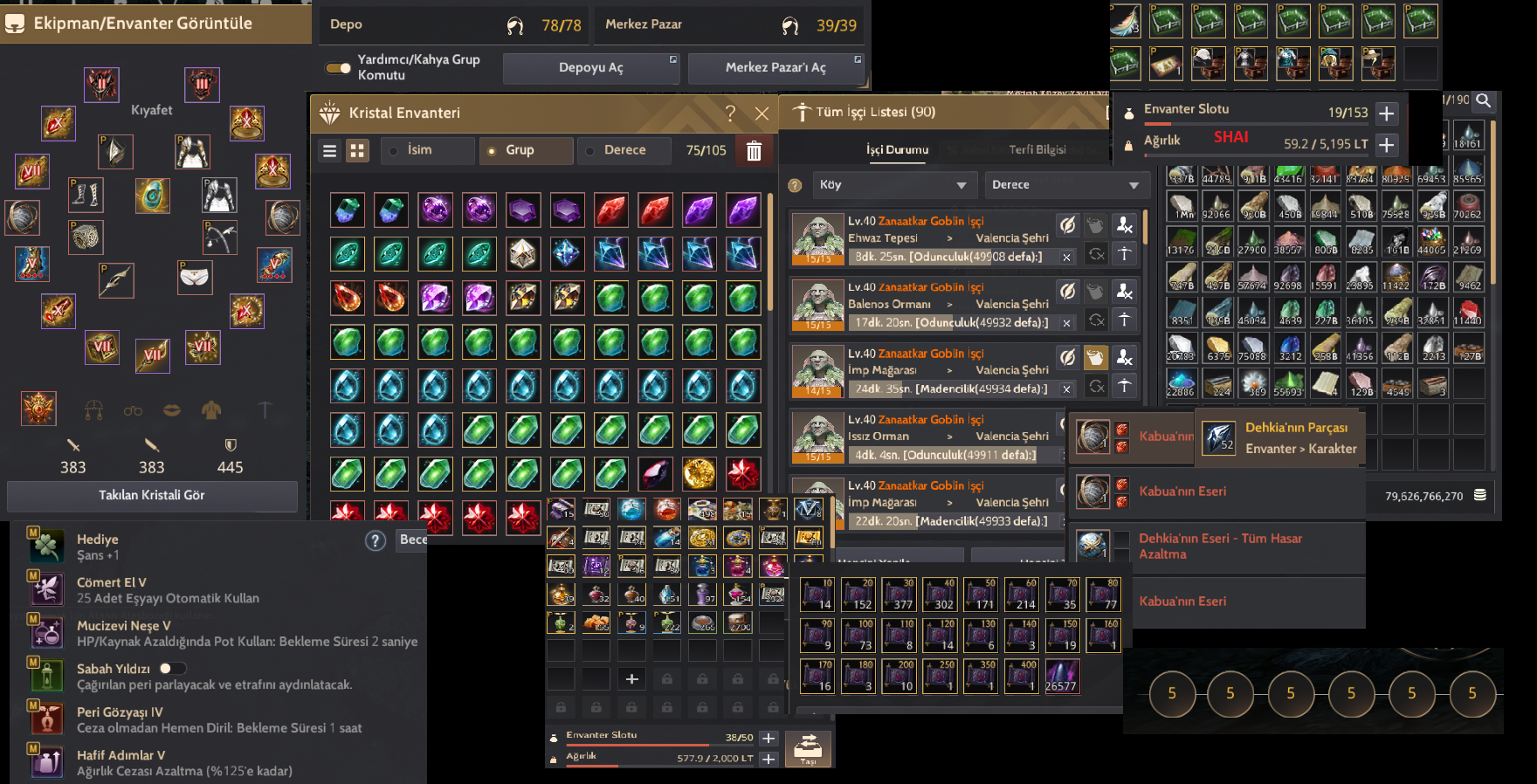Switch to grid view in Kristal Envanteri
This screenshot has width=1537, height=784.
click(x=356, y=150)
